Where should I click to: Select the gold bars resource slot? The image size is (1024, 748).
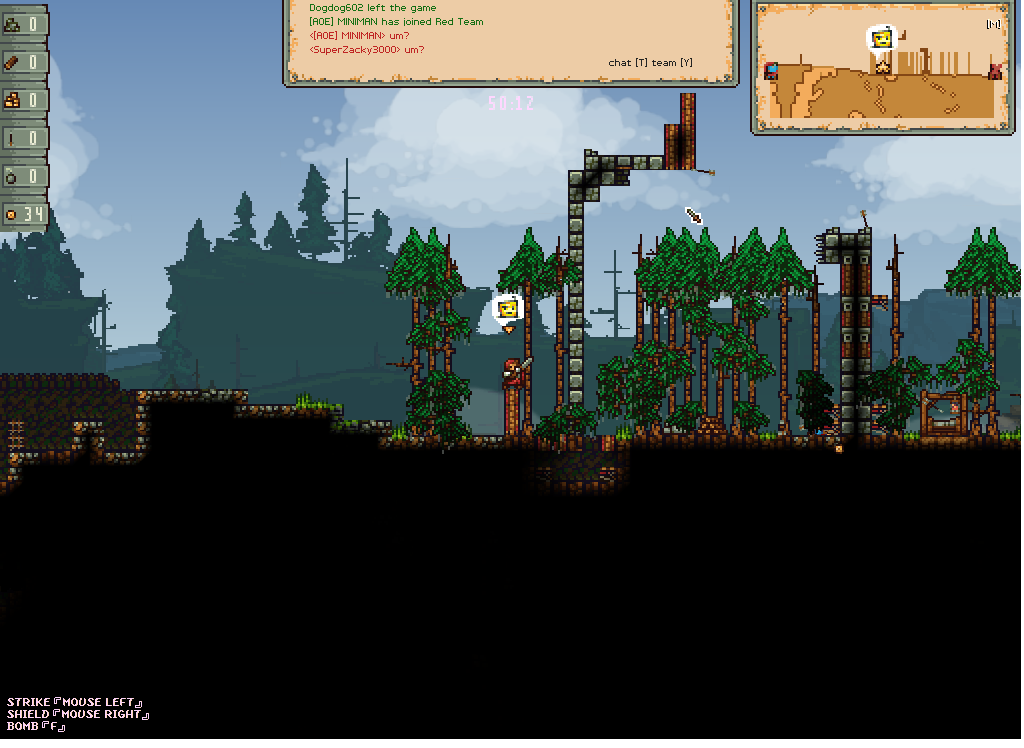point(23,100)
